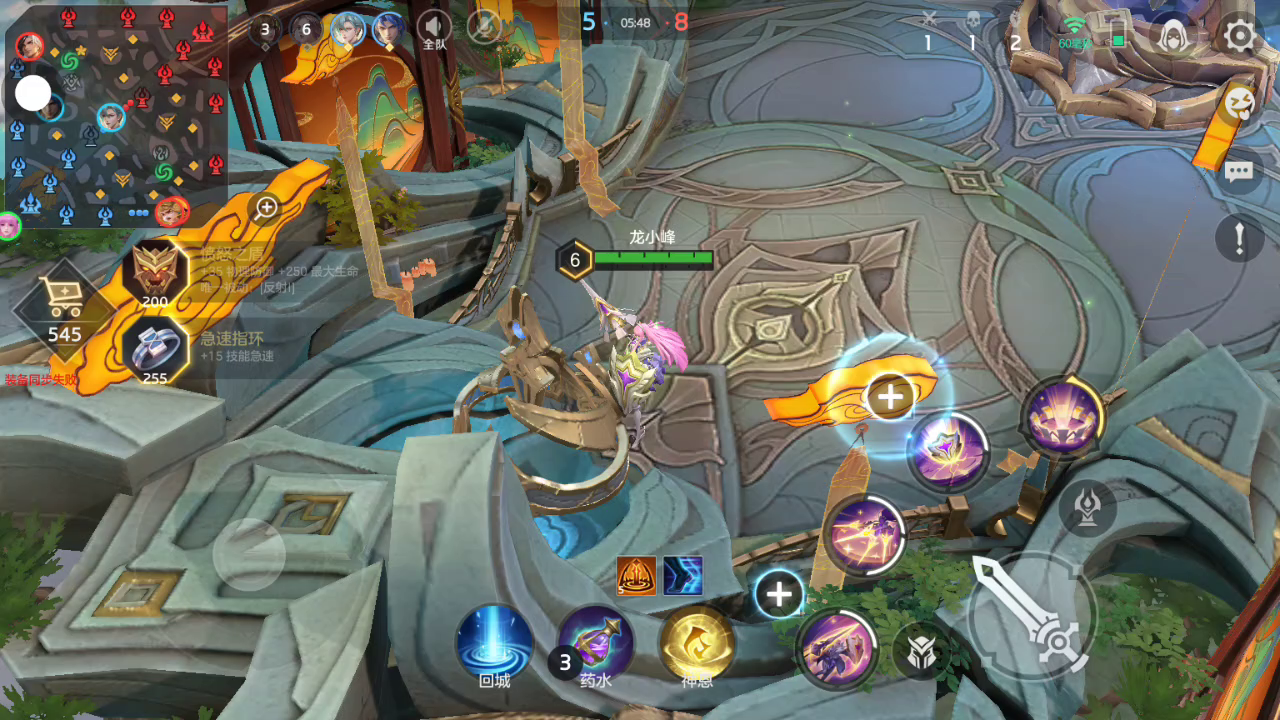Tap the 回城 recall button

pos(494,643)
